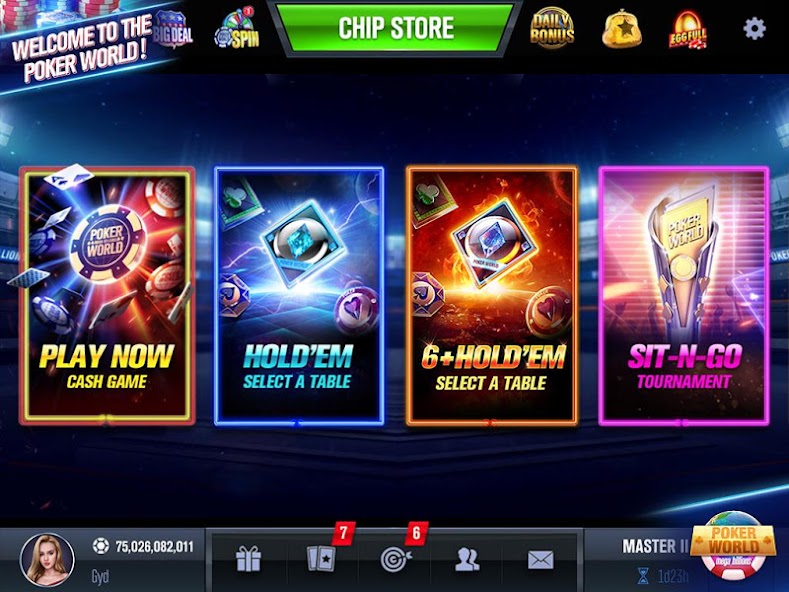Image resolution: width=789 pixels, height=592 pixels.
Task: Open the Master league panel
Action: [x=650, y=559]
